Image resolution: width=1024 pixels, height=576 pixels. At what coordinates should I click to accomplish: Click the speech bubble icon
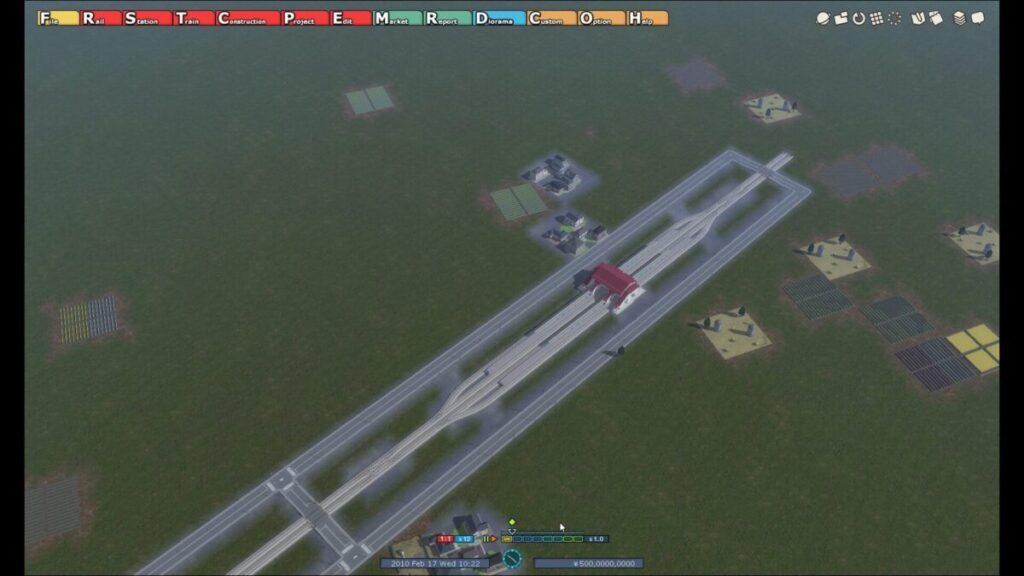point(978,18)
